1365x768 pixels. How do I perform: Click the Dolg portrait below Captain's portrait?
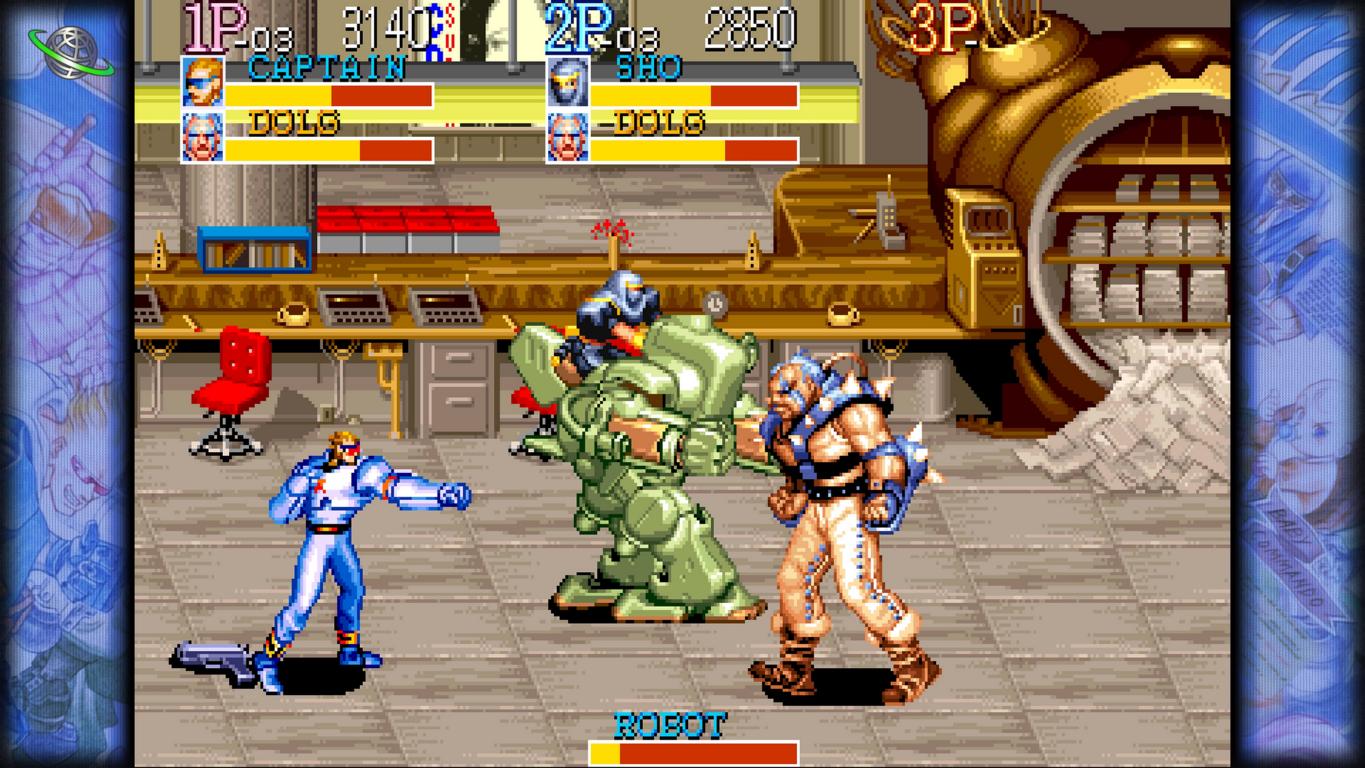pyautogui.click(x=202, y=137)
